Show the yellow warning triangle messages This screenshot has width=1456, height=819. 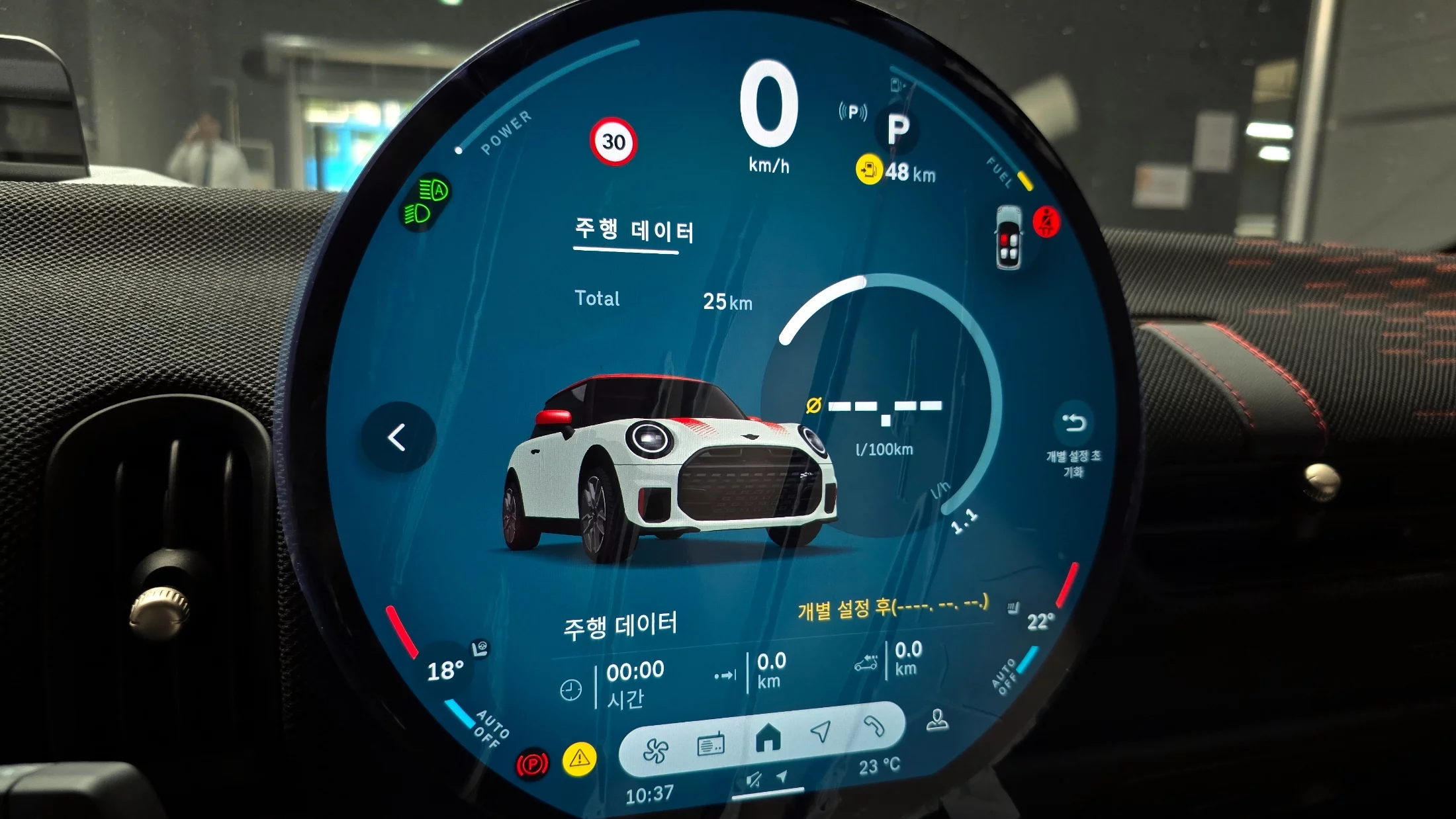pyautogui.click(x=579, y=758)
